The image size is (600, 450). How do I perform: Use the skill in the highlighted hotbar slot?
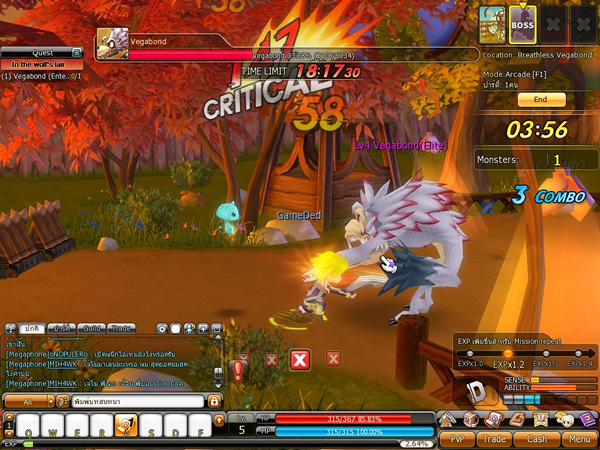[x=126, y=427]
